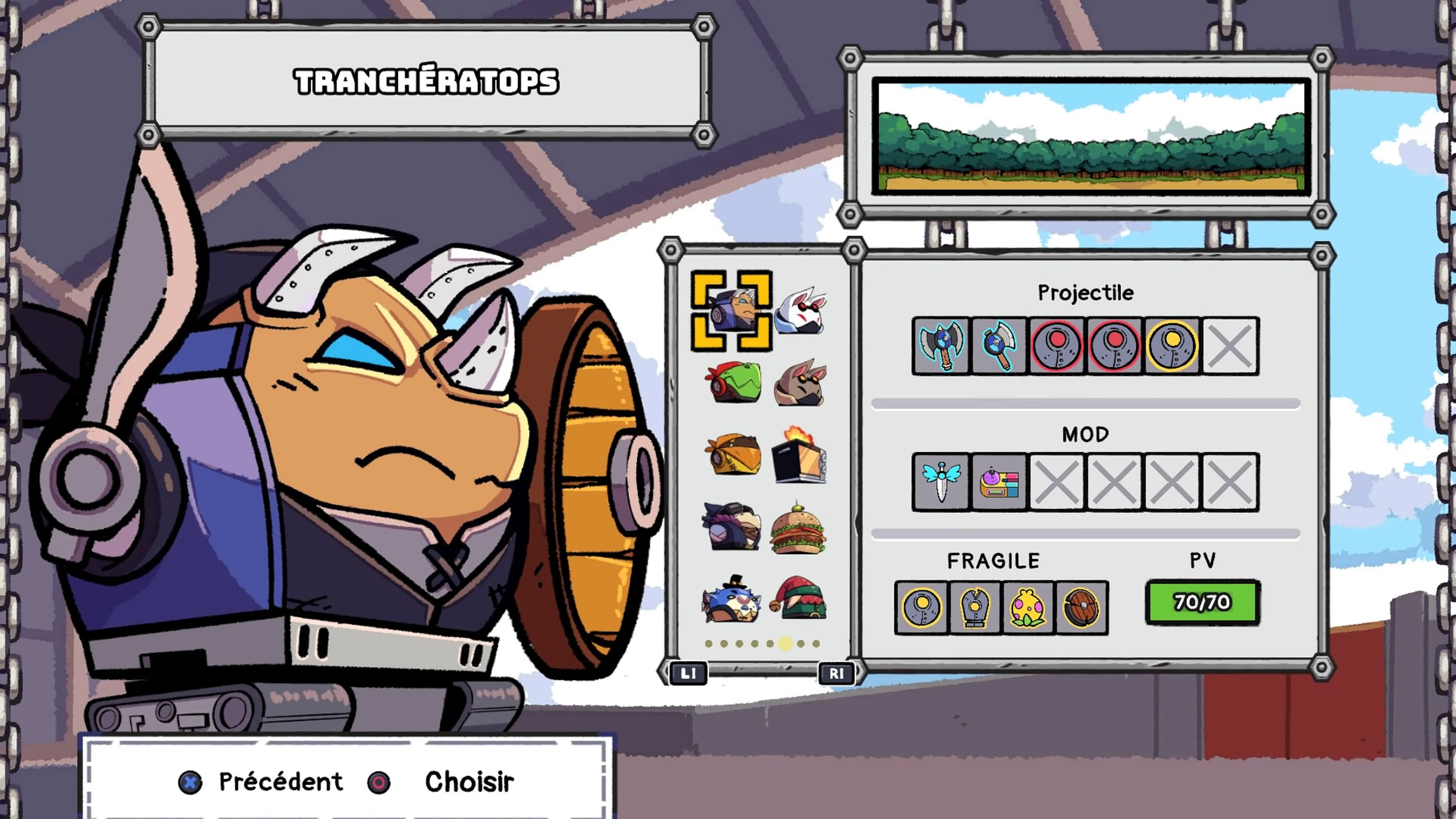Select the winged dagger MOD
The width and height of the screenshot is (1456, 819).
tap(941, 482)
